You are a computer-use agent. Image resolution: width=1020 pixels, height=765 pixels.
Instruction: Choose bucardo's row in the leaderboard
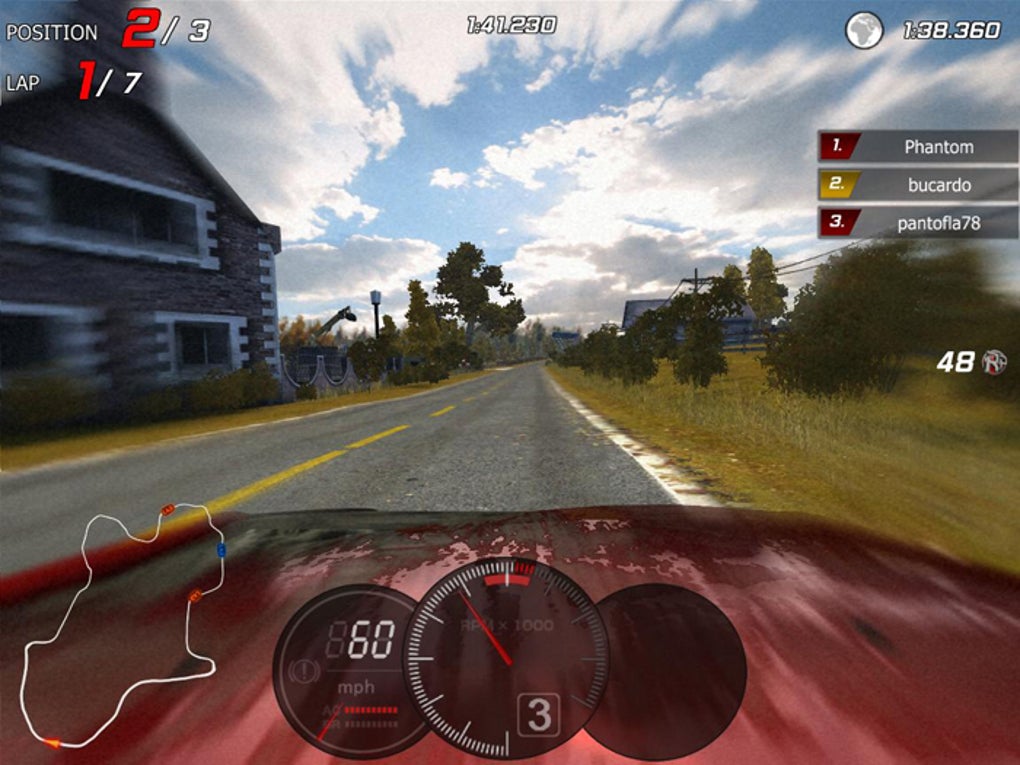(918, 185)
